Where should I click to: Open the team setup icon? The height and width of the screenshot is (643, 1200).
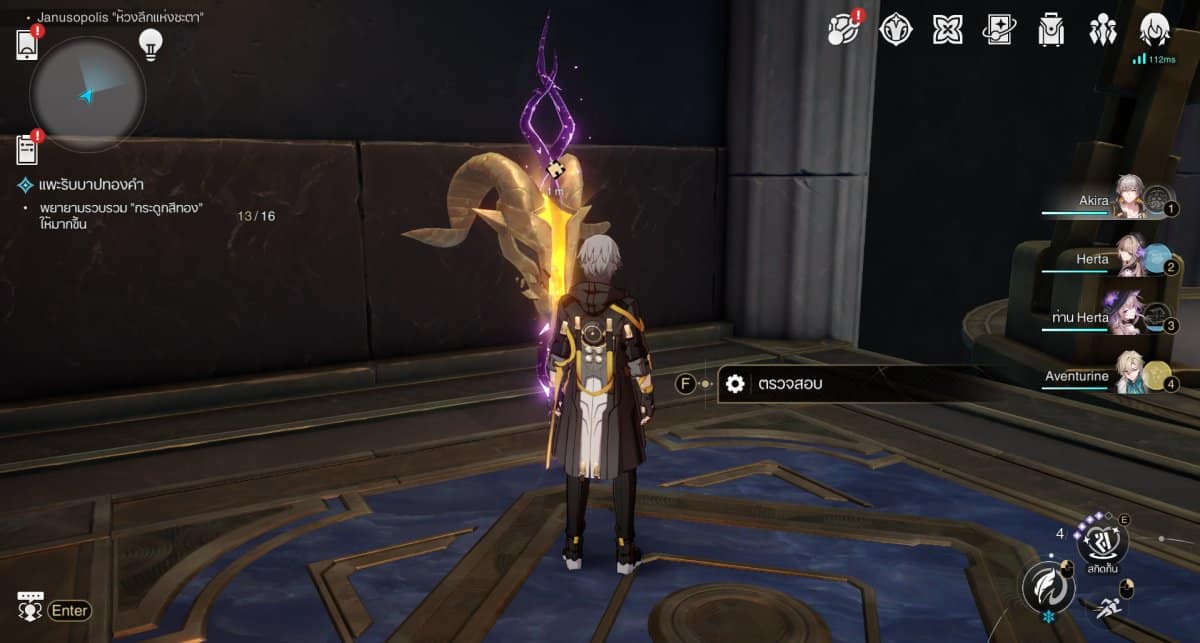(1103, 30)
